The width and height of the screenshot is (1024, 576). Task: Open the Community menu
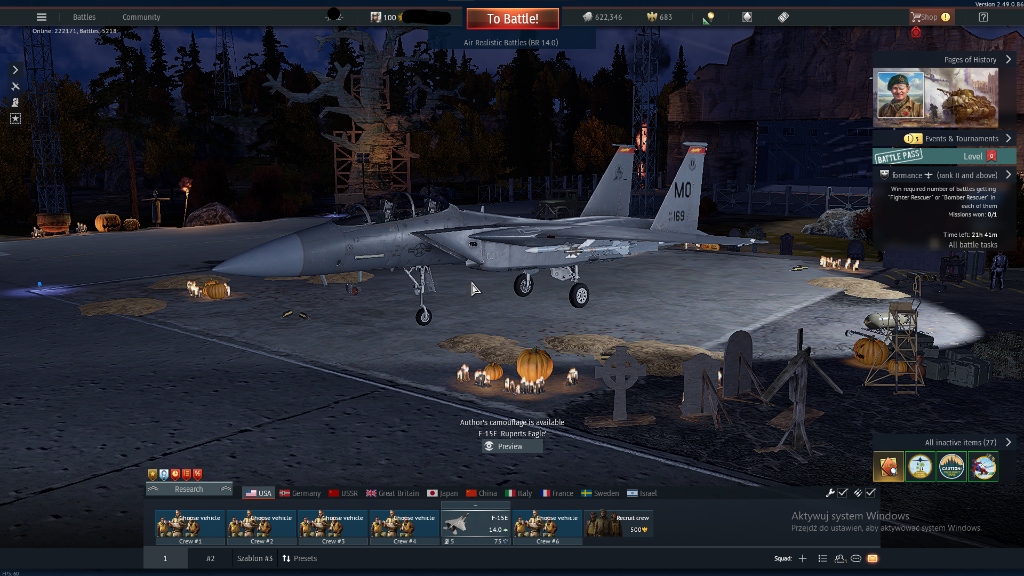[141, 17]
